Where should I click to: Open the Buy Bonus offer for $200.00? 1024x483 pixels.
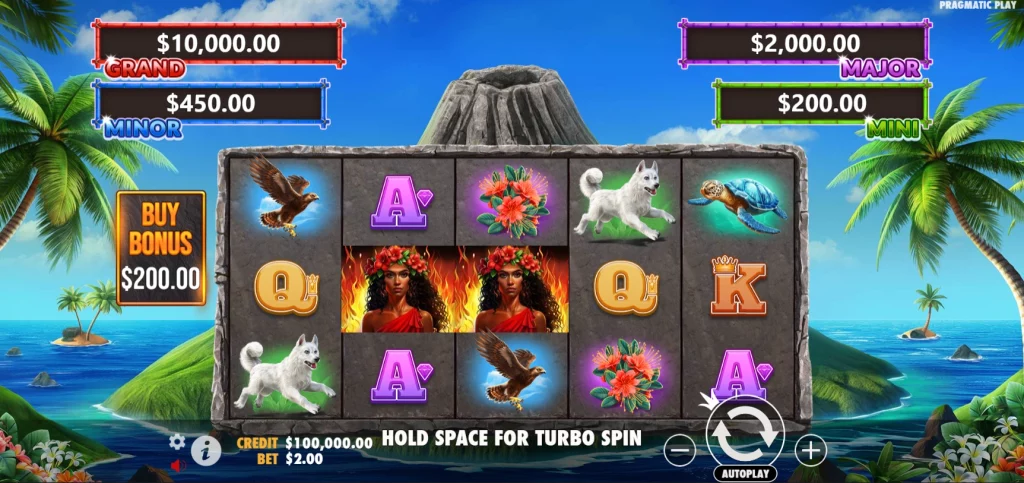coord(161,247)
